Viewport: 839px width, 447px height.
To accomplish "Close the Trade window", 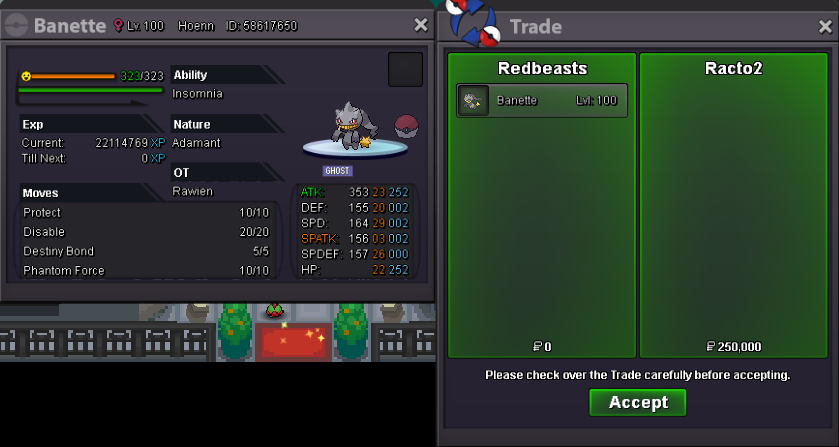I will pos(824,27).
